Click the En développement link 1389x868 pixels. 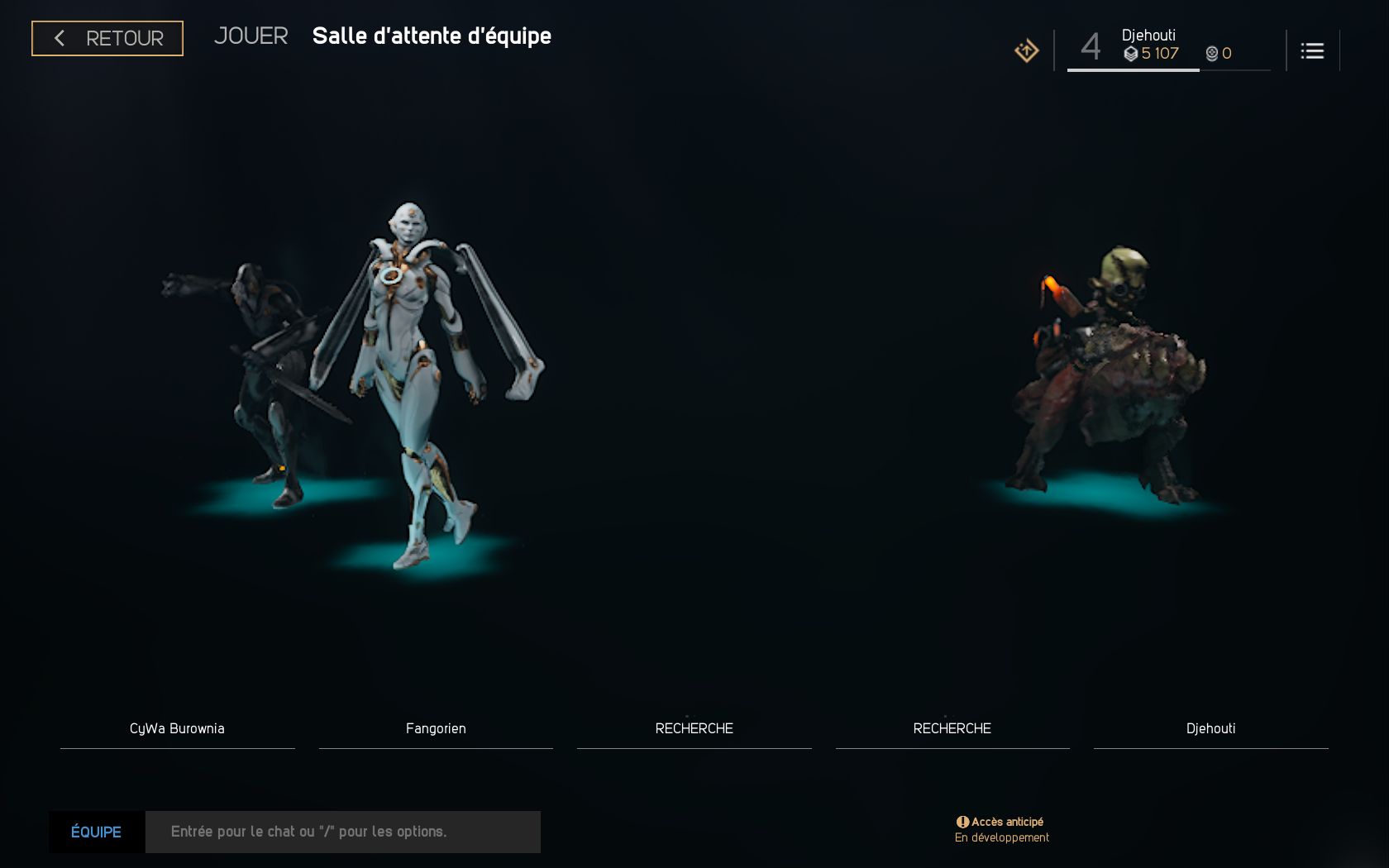(x=1000, y=837)
